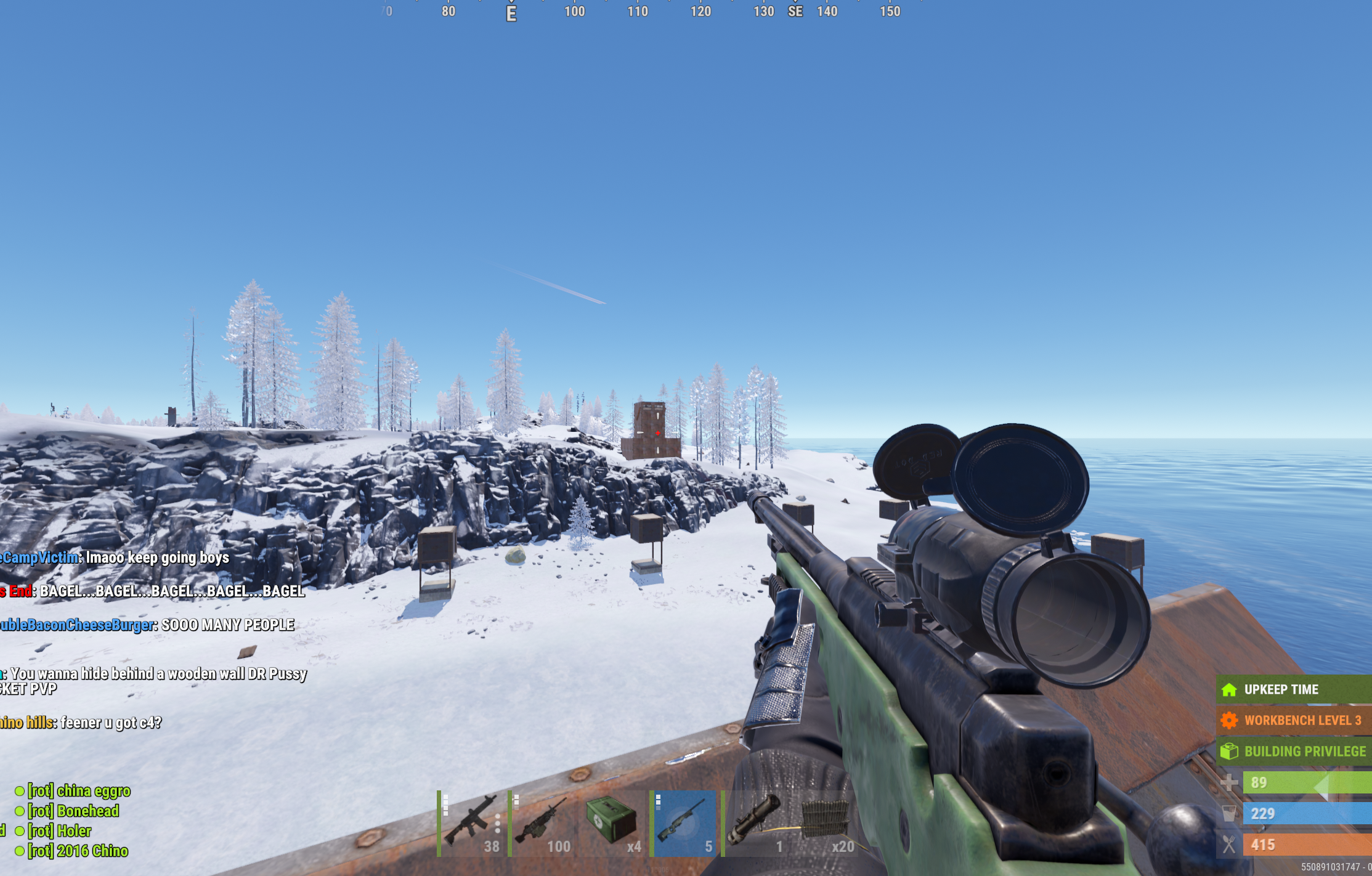Choose the green medkit box slot
The image size is (1372, 876).
[613, 823]
